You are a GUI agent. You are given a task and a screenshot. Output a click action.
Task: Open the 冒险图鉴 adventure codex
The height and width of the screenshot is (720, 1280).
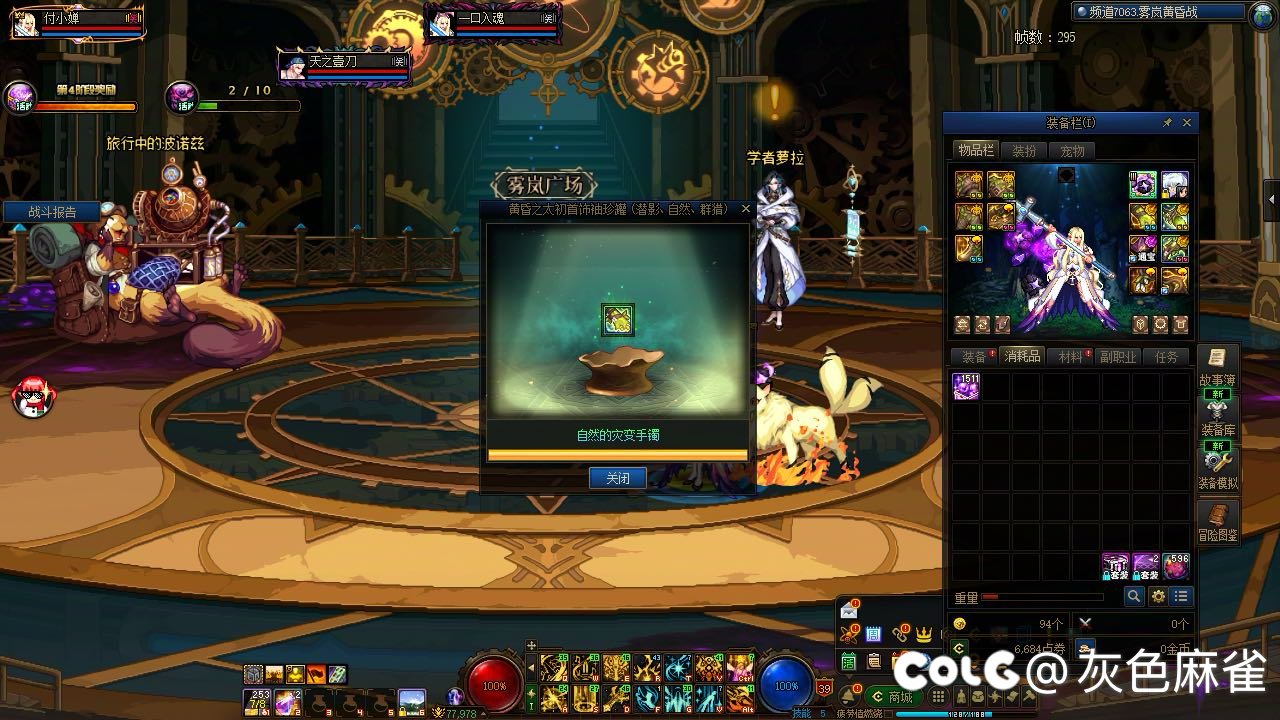pos(1217,522)
